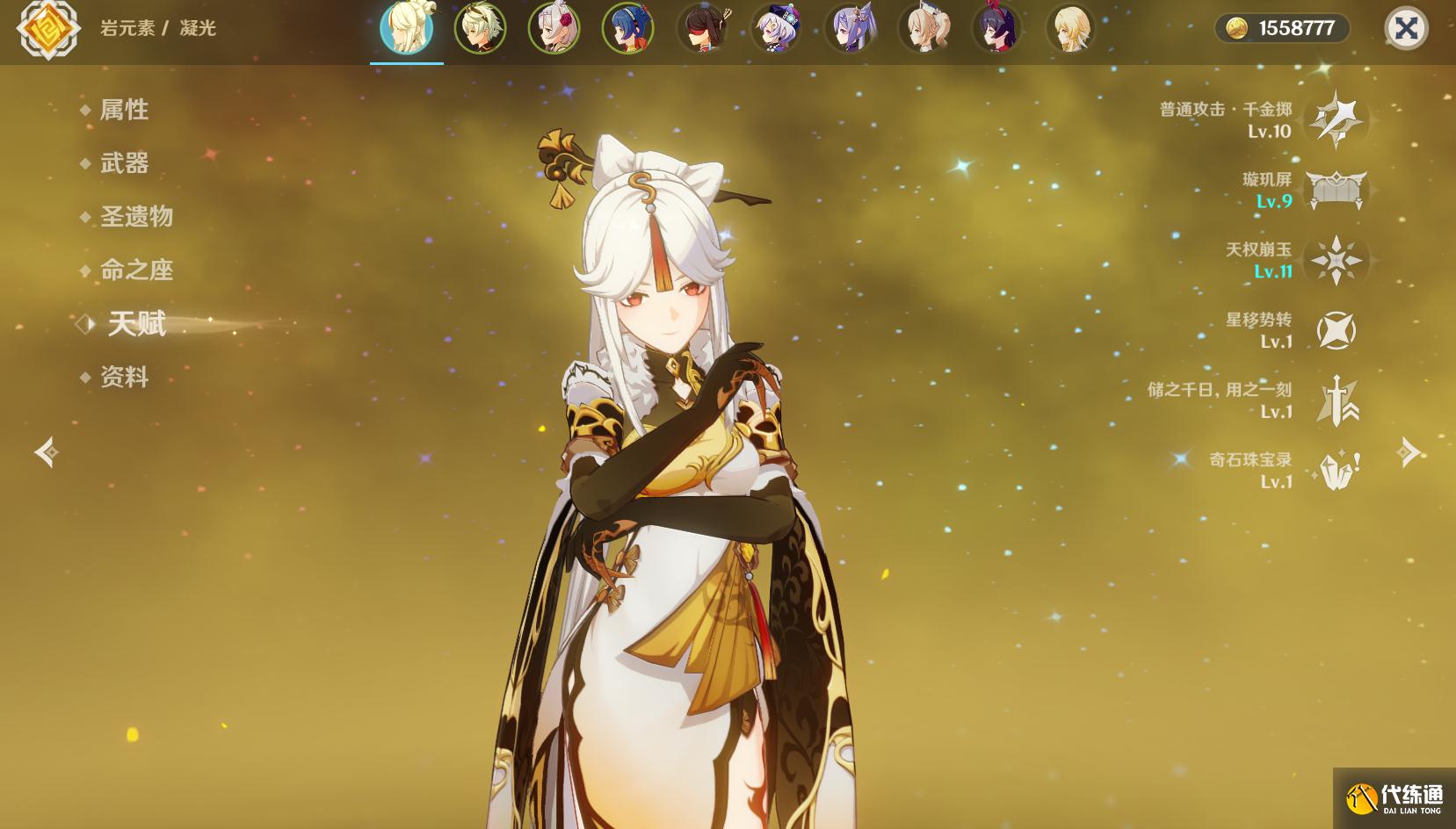The height and width of the screenshot is (829, 1456).
Task: Switch to previous character with left arrow
Action: [47, 452]
